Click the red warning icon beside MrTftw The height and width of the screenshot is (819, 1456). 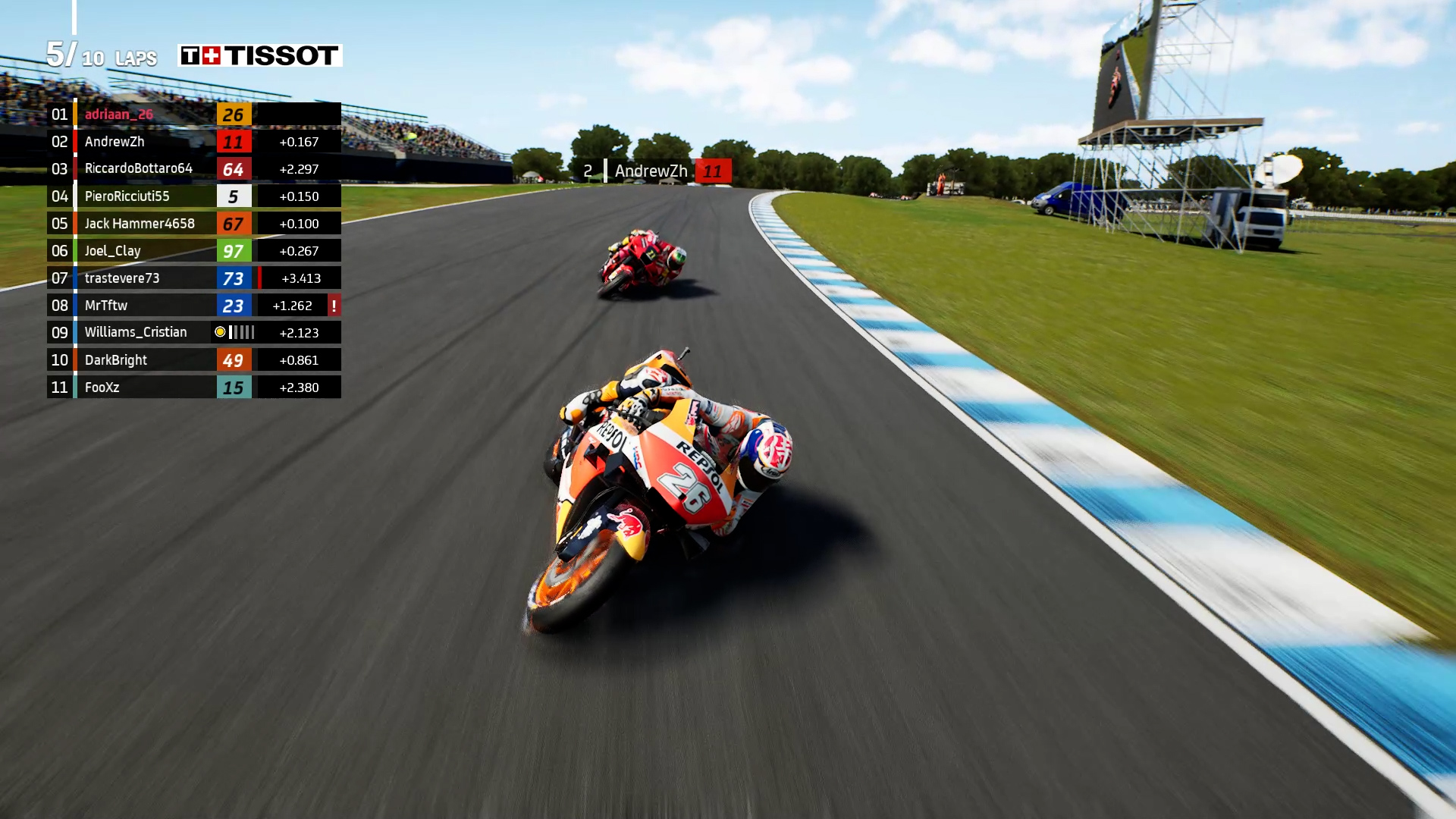(334, 306)
